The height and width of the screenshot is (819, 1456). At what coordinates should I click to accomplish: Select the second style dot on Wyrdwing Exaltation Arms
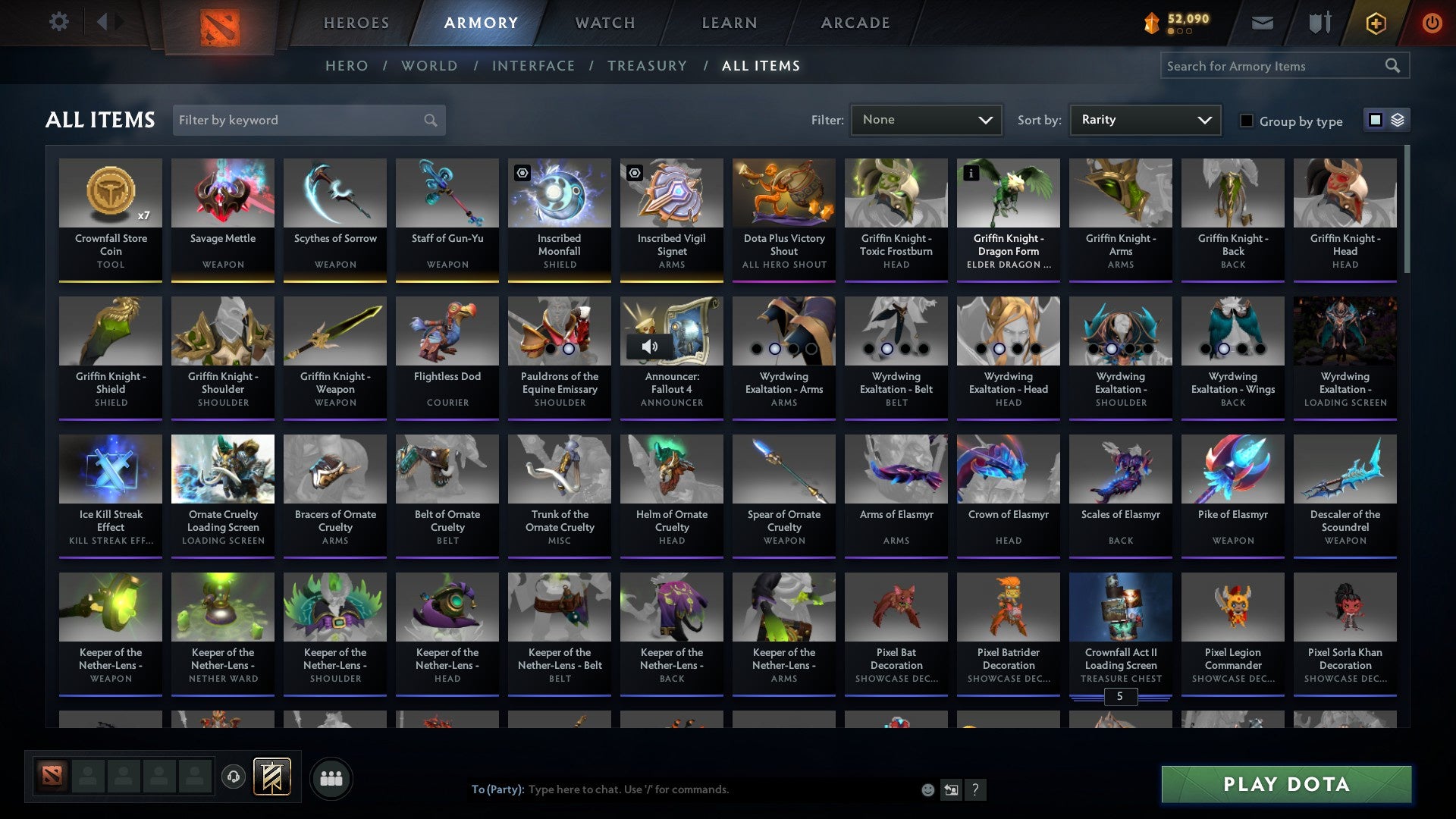point(775,348)
